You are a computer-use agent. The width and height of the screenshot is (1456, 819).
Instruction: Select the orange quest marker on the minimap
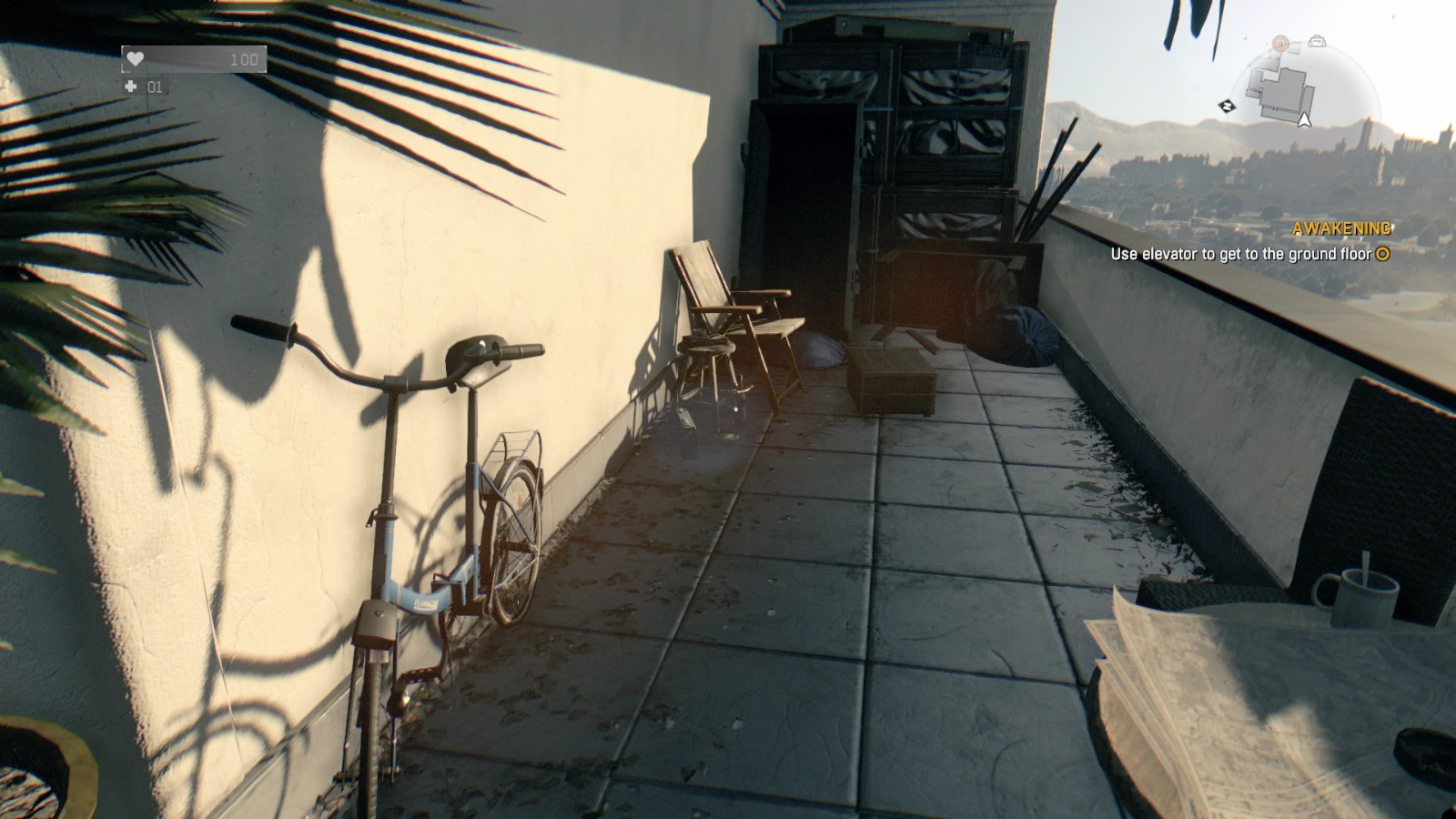pyautogui.click(x=1281, y=43)
